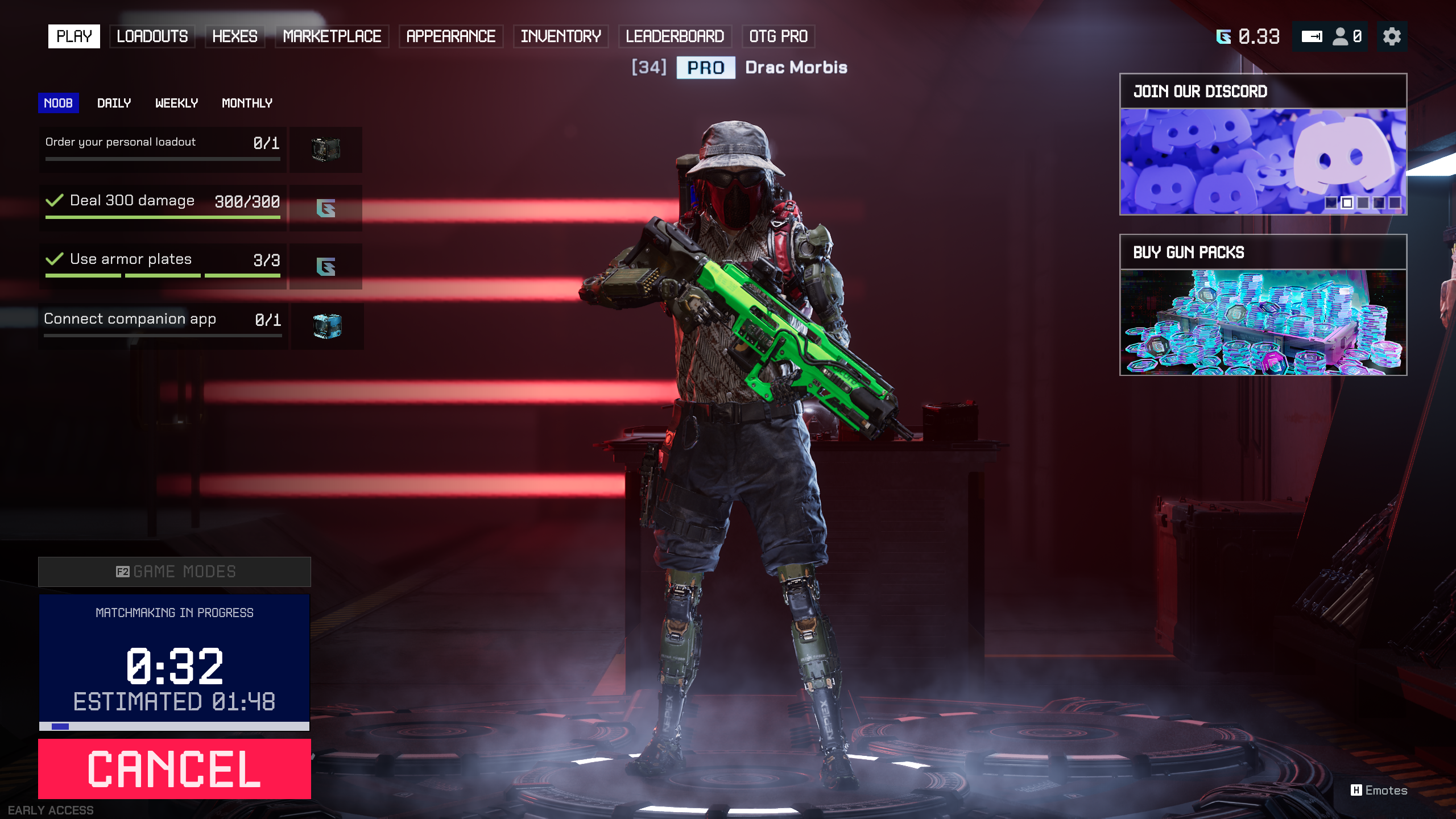Select the Connect companion app challenge
This screenshot has width=1456, height=819.
[x=163, y=320]
